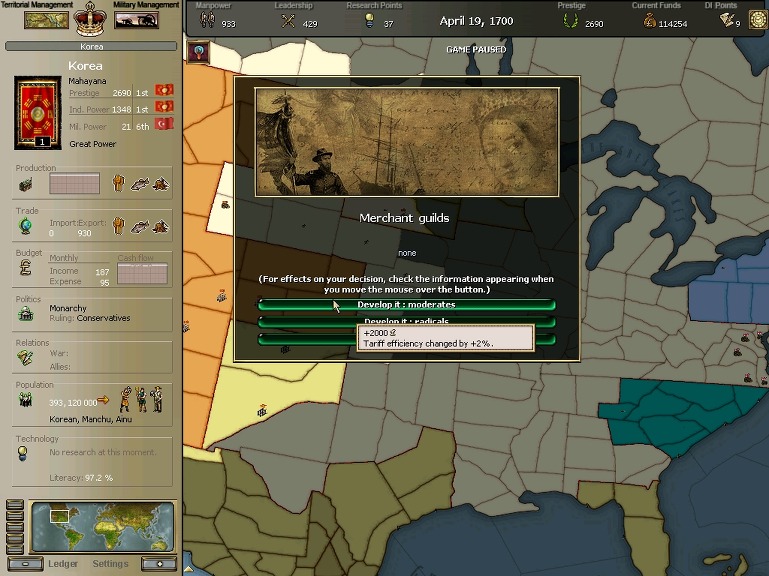Choose 'Develop it : moderates' option

[406, 304]
